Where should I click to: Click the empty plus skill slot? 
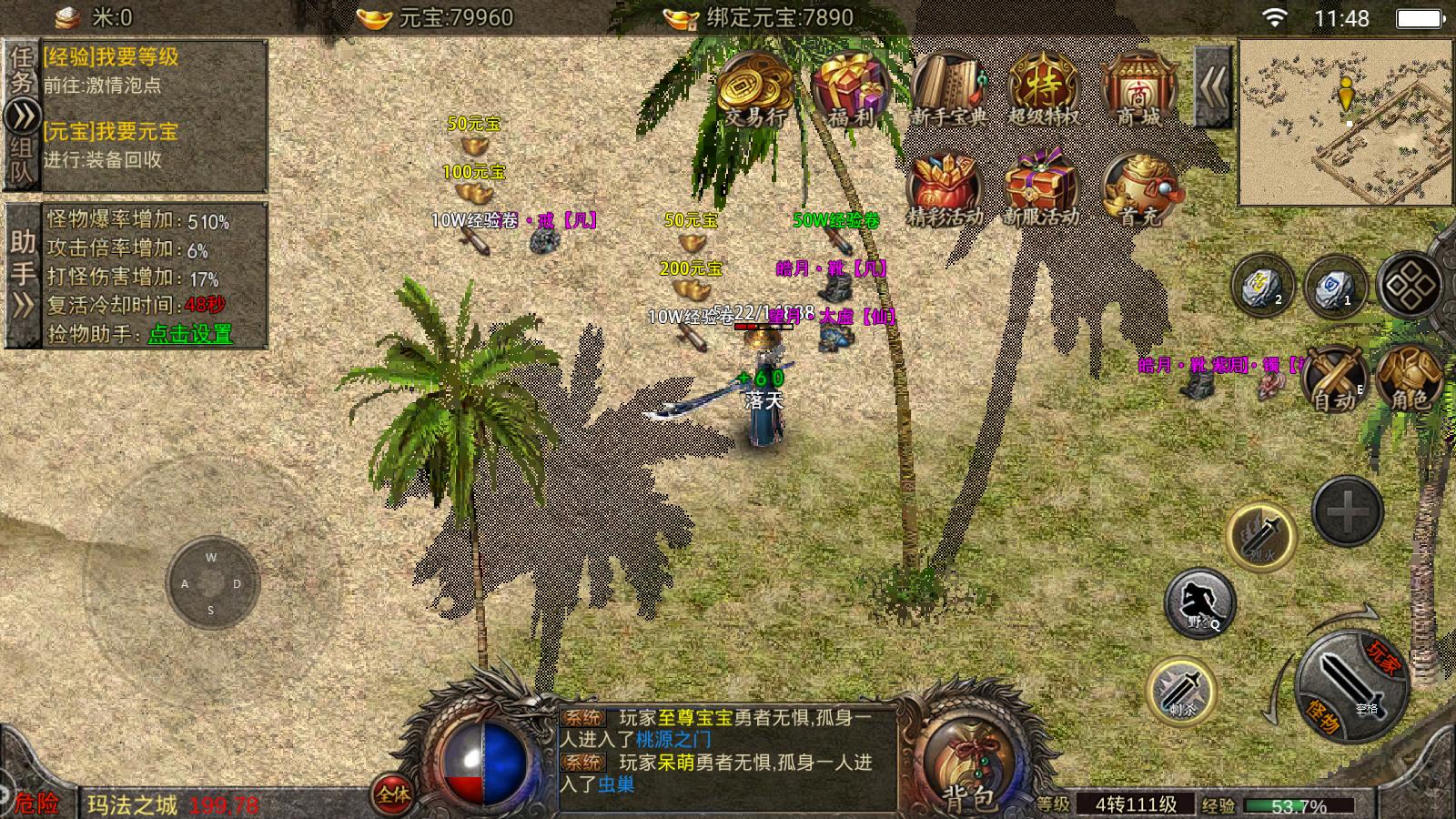[1347, 511]
